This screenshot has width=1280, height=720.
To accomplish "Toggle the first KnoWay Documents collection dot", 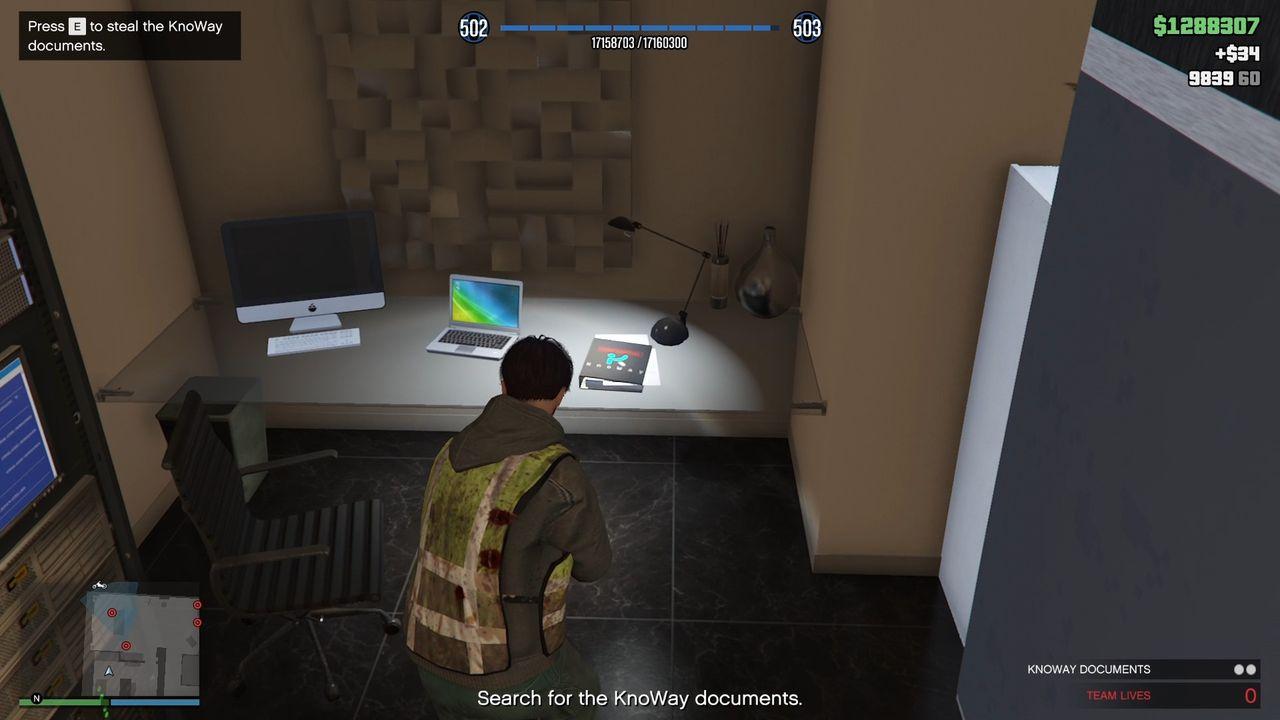I will 1240,669.
